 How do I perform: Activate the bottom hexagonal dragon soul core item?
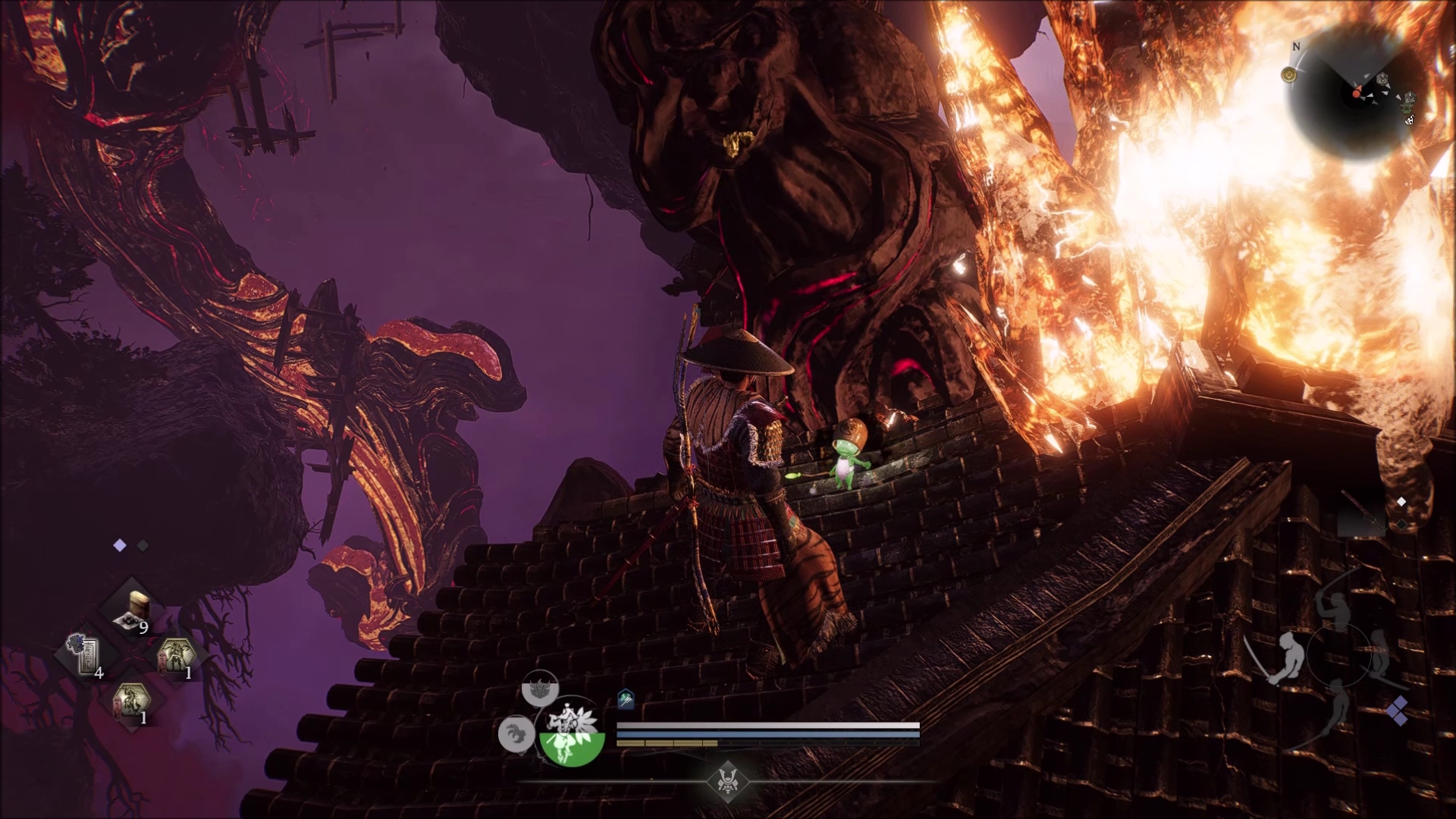130,704
